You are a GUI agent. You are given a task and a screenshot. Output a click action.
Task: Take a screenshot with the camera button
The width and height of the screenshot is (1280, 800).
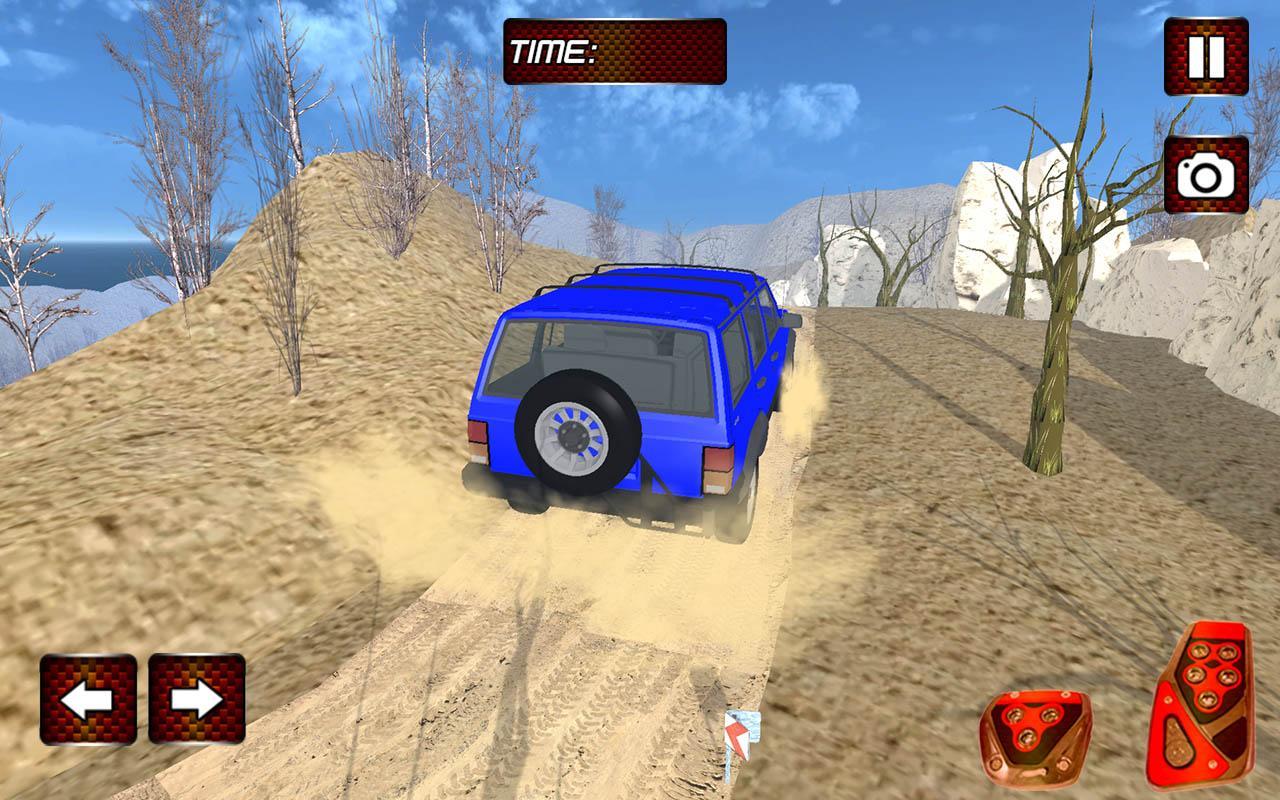pyautogui.click(x=1204, y=176)
